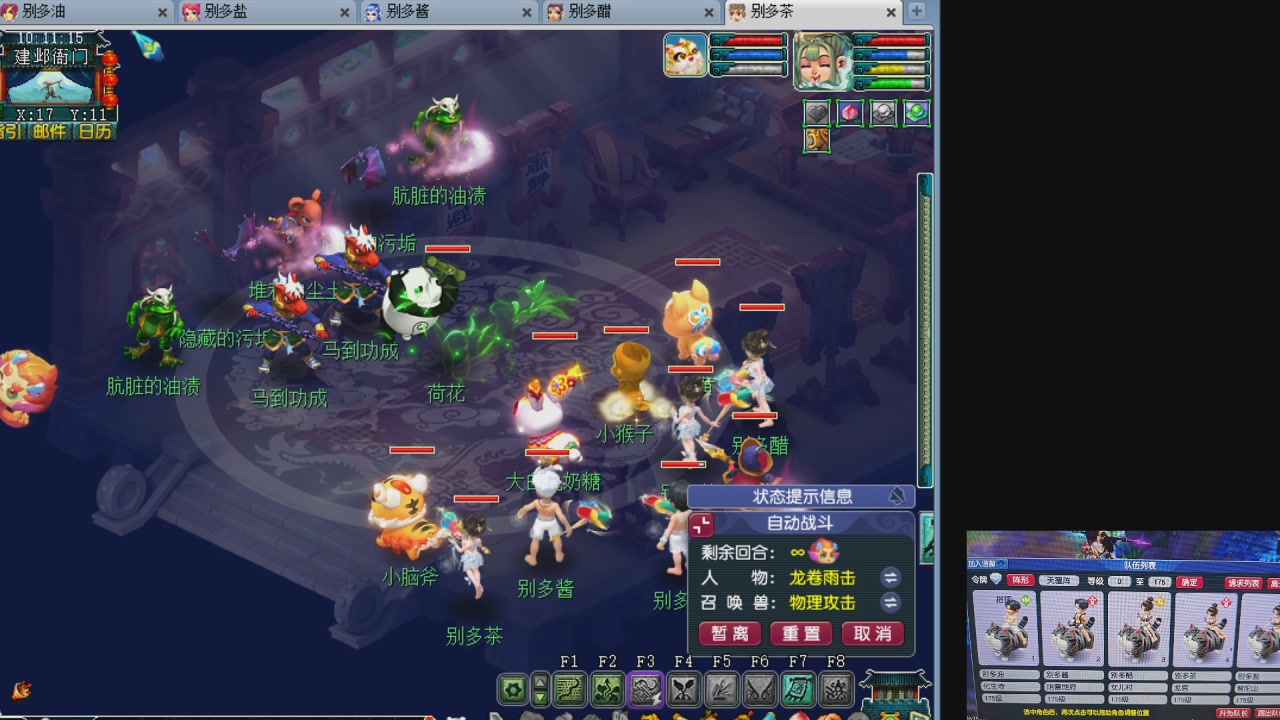Use the green bead item shortcut
Viewport: 1280px width, 720px height.
click(x=916, y=113)
